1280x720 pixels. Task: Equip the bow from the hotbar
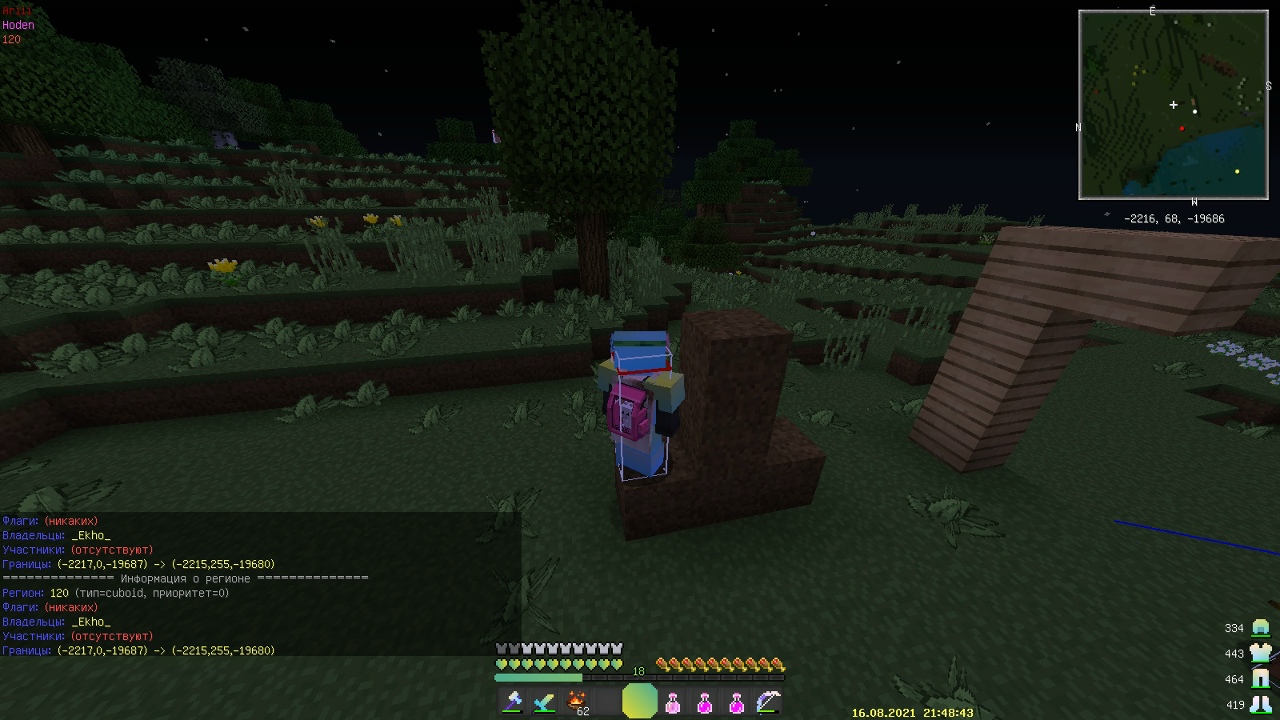[767, 702]
